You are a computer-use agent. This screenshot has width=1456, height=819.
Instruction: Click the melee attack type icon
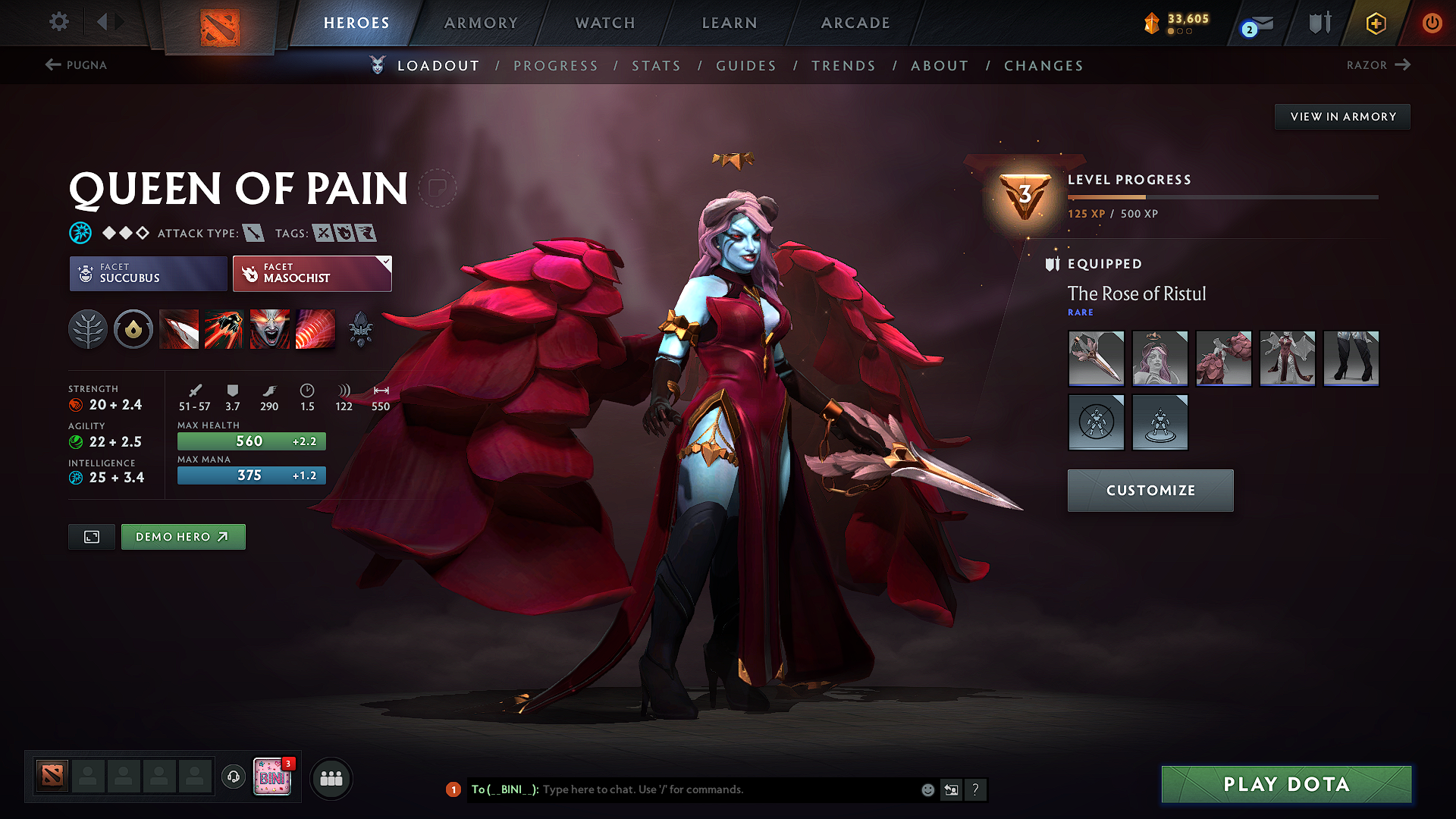coord(255,233)
